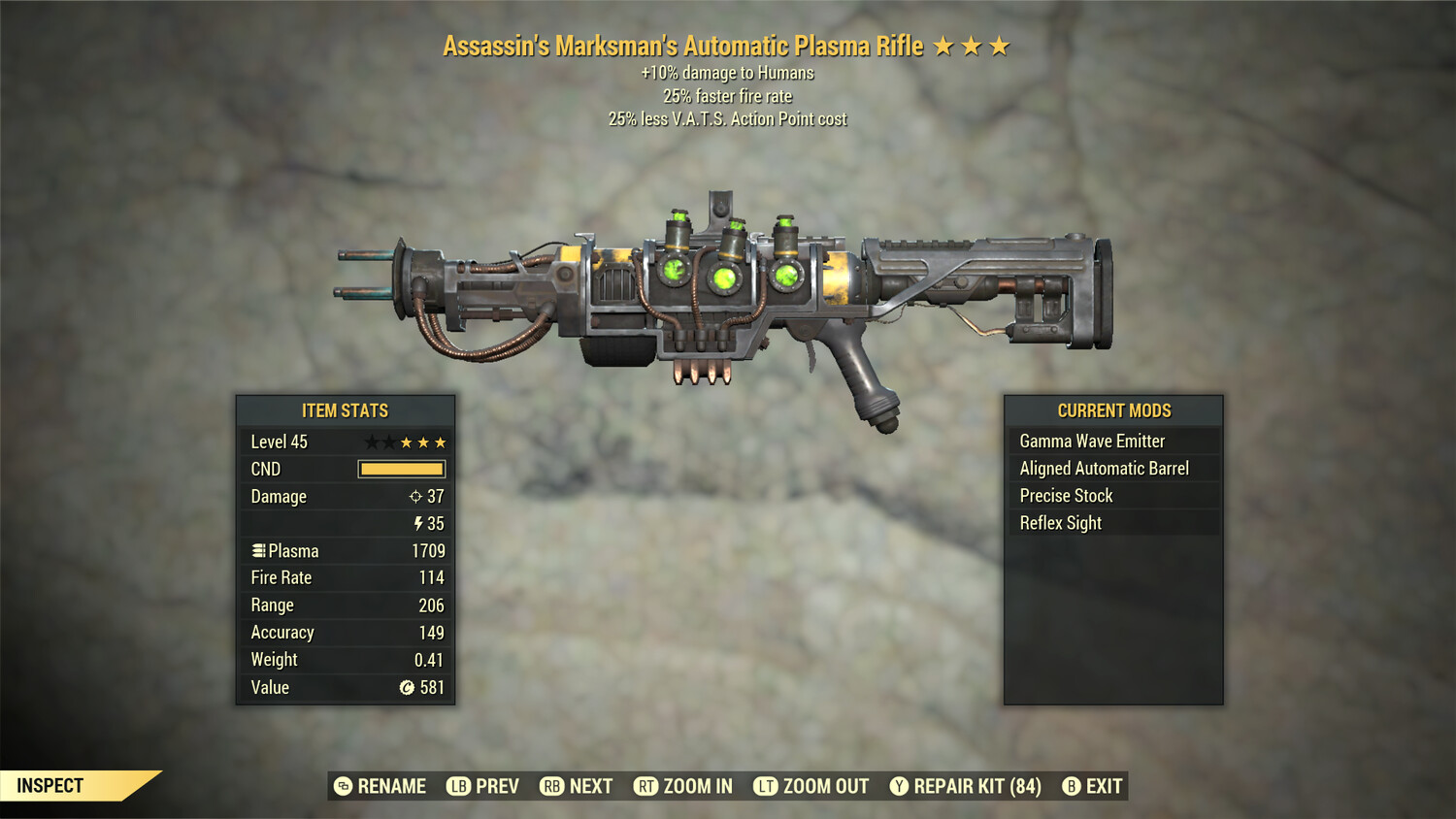The image size is (1456, 819).
Task: Expand the Gamma Wave Emitter mod entry
Action: click(x=1092, y=441)
